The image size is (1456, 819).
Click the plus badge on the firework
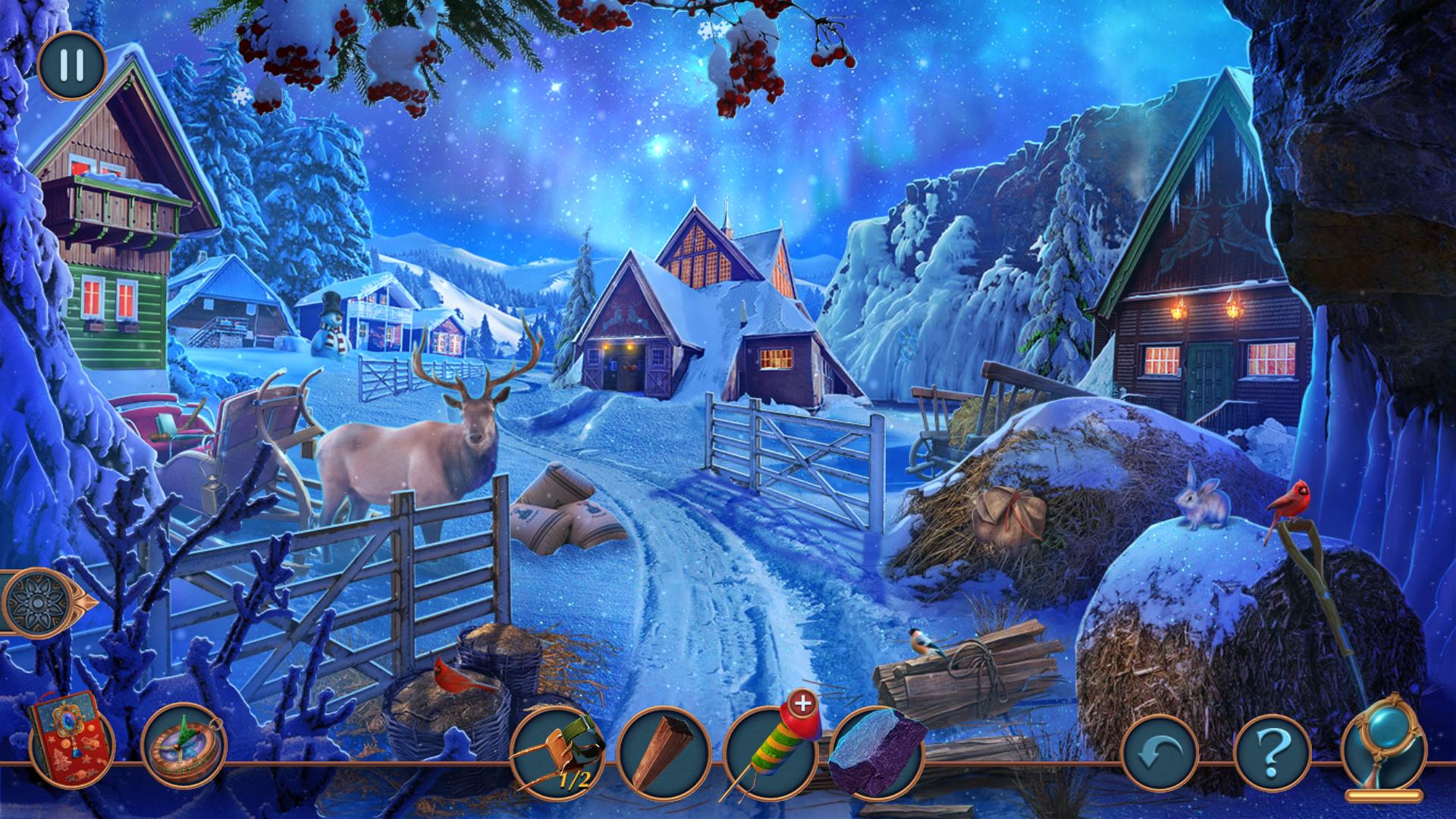pyautogui.click(x=803, y=703)
